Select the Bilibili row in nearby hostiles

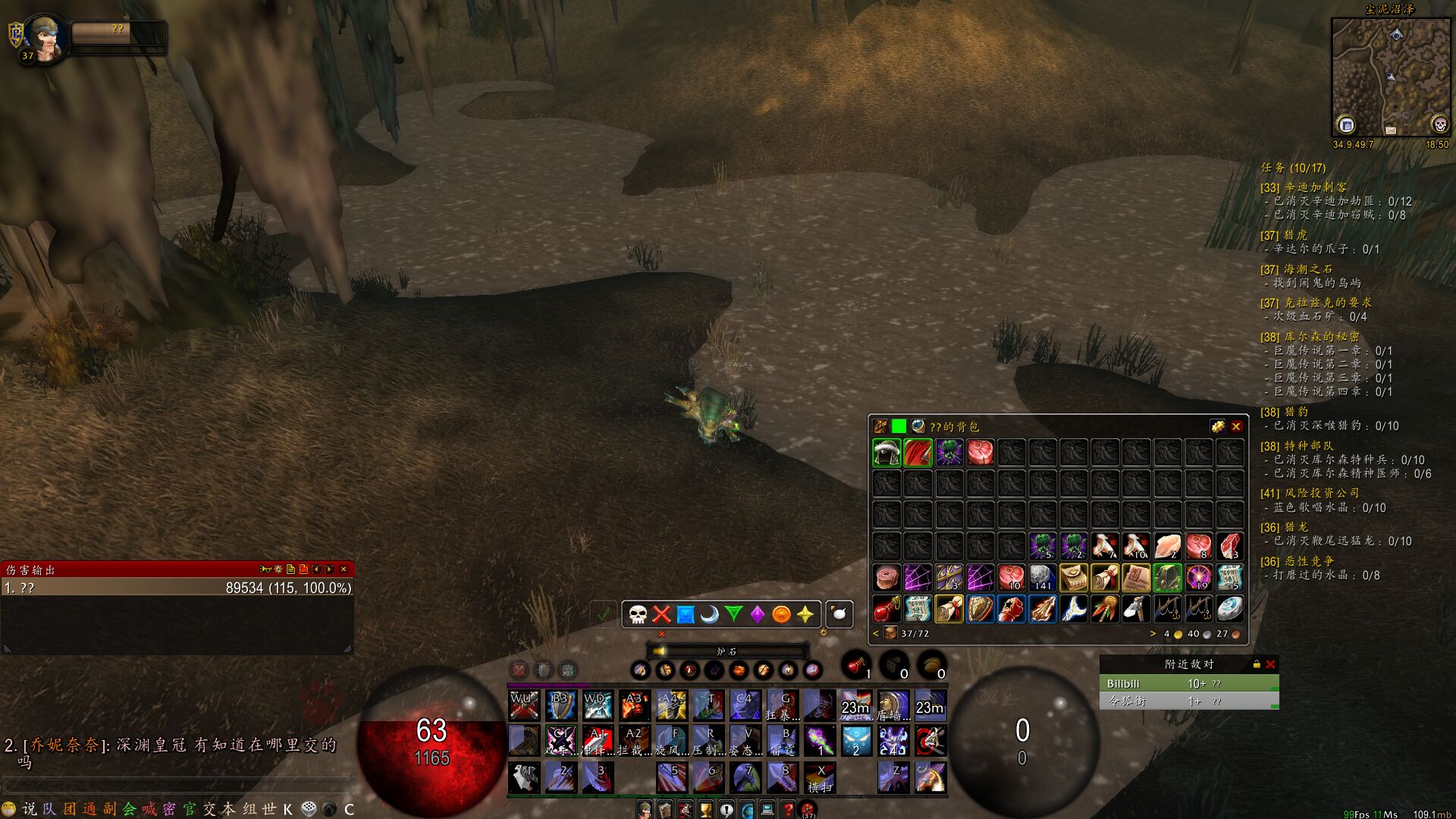[x=1188, y=684]
